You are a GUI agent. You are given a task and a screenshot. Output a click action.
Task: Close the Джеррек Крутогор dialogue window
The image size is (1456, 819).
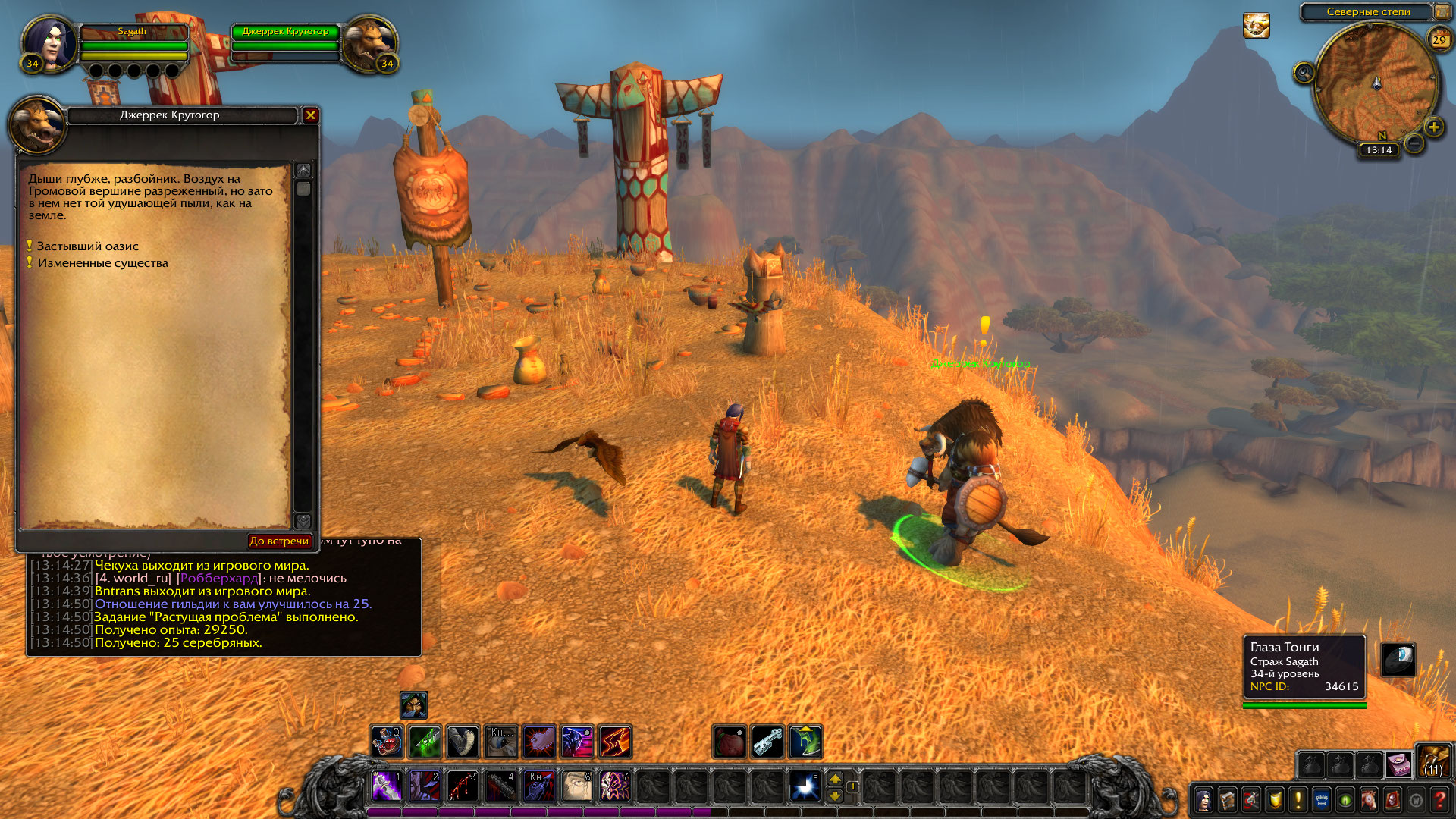[310, 115]
